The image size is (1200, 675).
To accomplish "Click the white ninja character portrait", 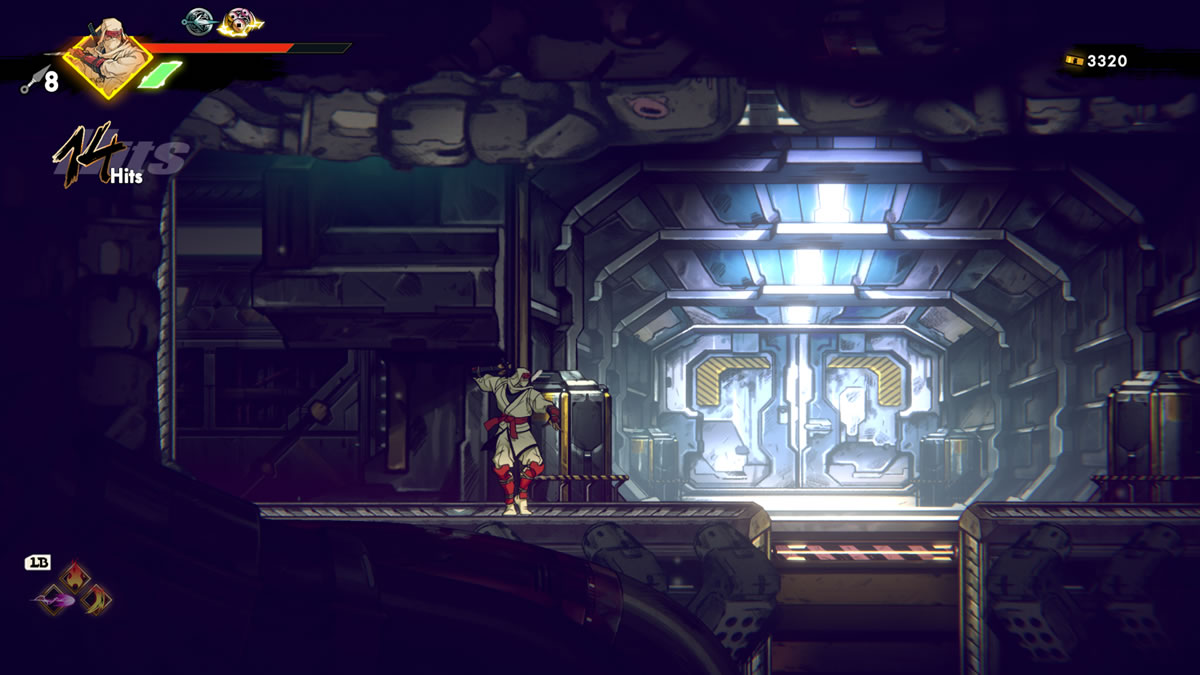I will tap(107, 55).
